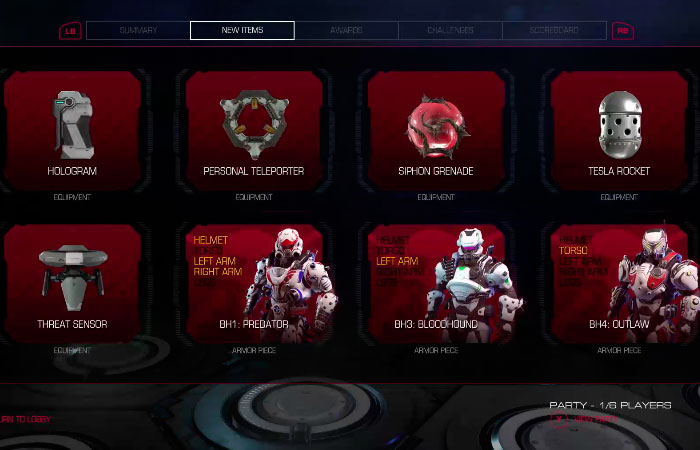Image resolution: width=700 pixels, height=450 pixels.
Task: Select the Hologram equipment tile
Action: (72, 130)
